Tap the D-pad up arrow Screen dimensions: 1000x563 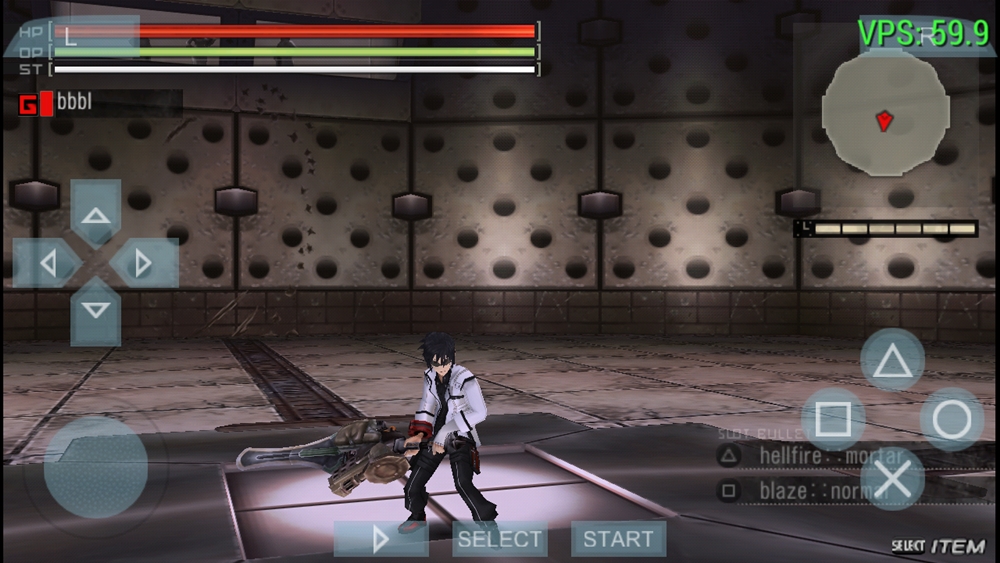coord(95,214)
